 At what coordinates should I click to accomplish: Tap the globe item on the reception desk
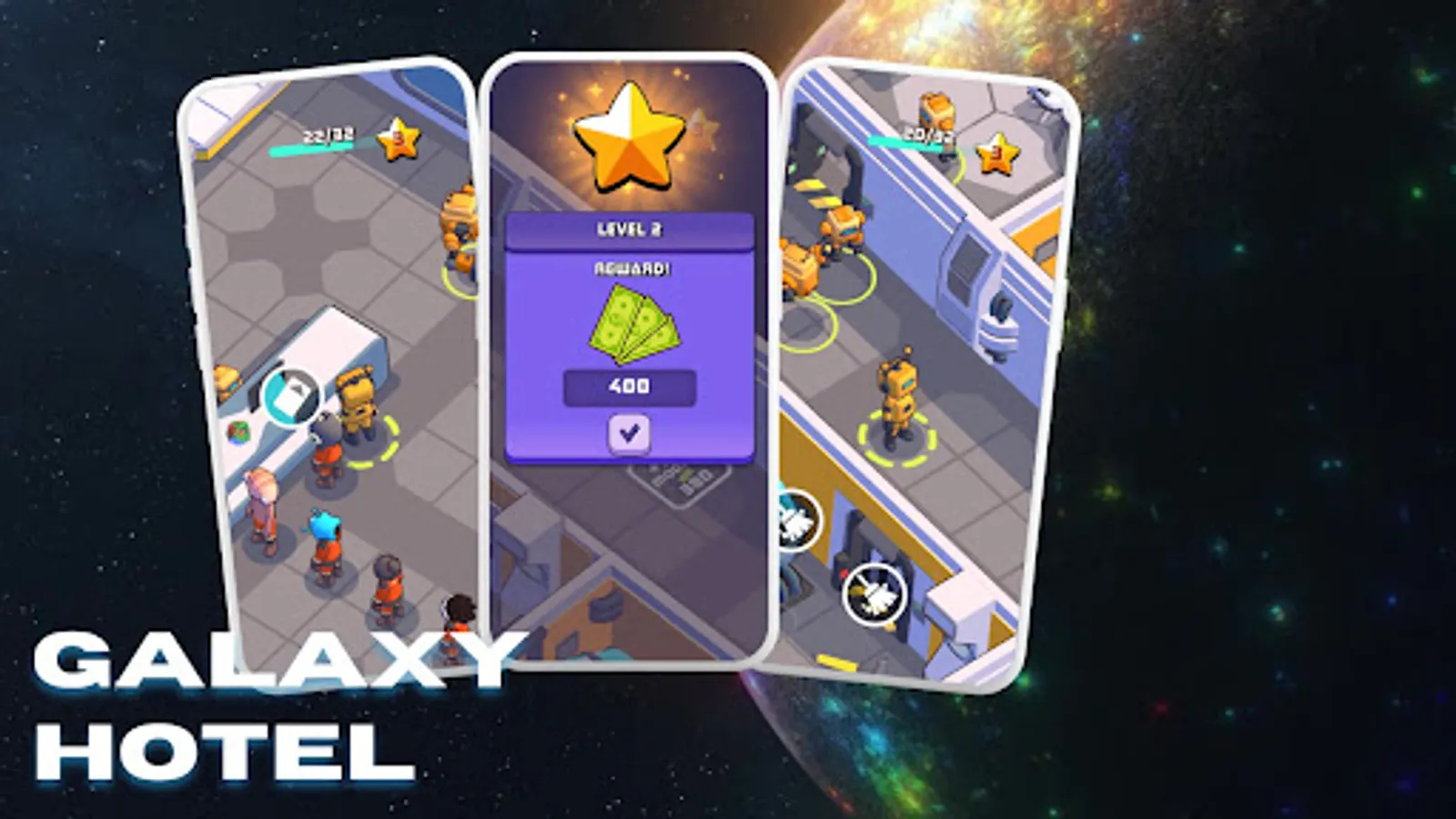point(238,434)
